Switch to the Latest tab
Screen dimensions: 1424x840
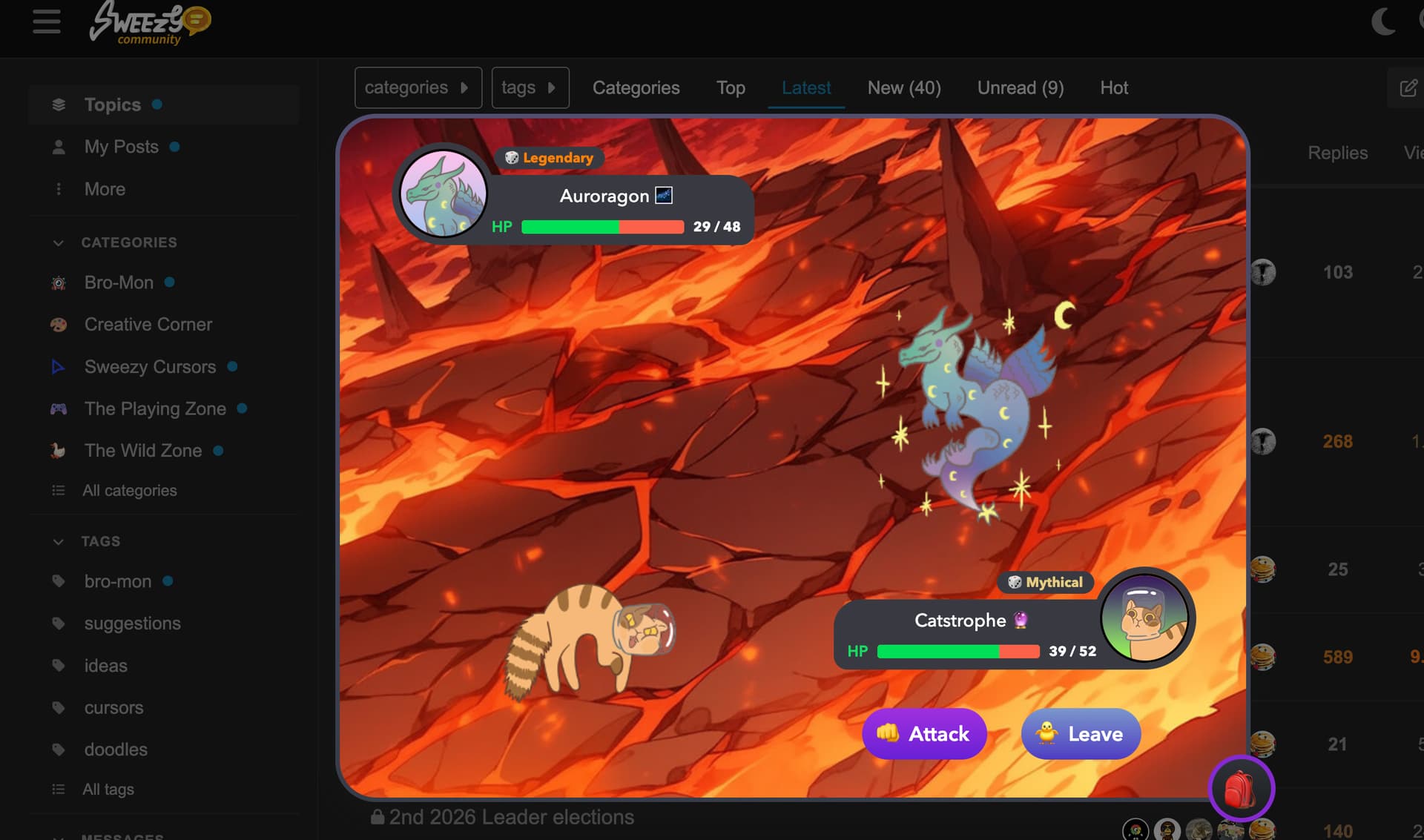806,87
